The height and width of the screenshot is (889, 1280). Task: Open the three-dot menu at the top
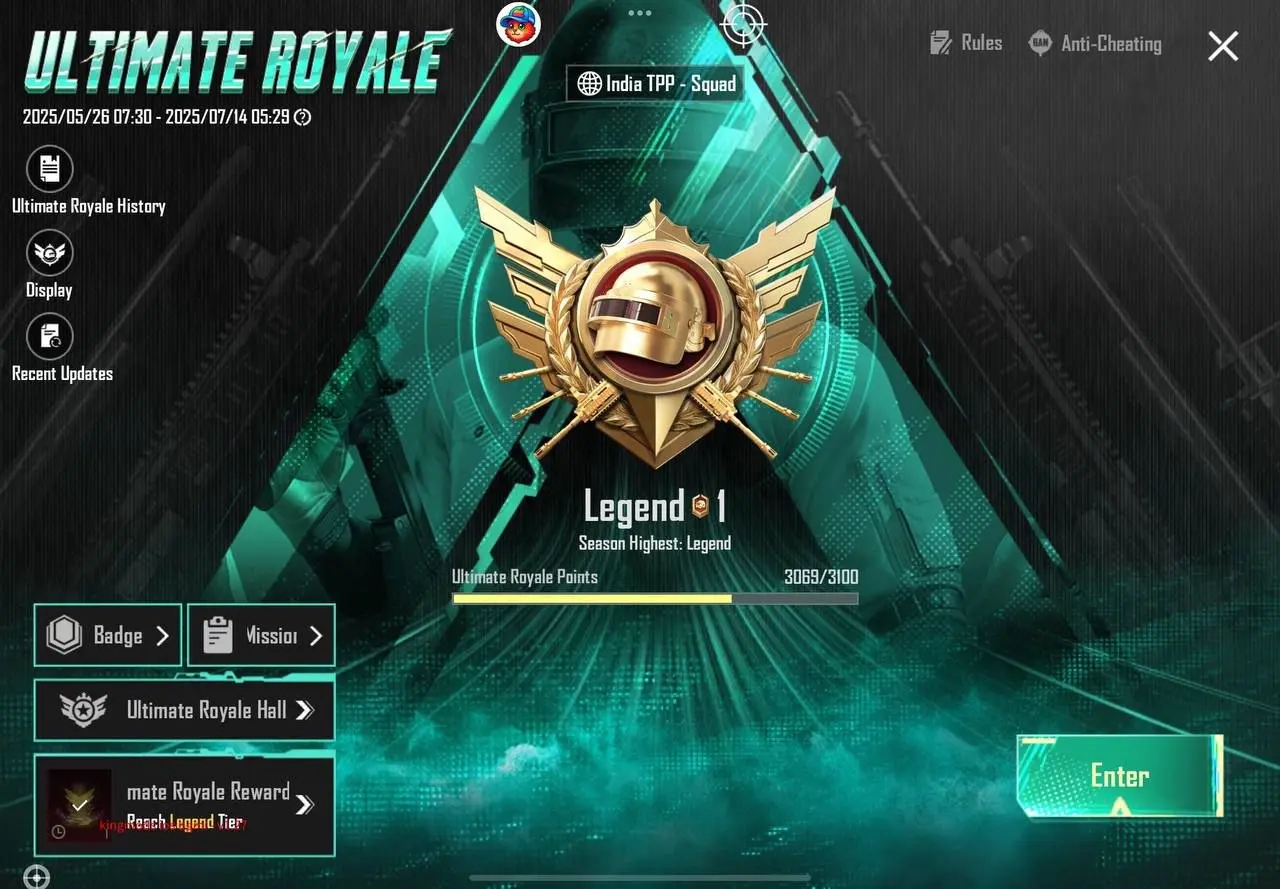(638, 14)
